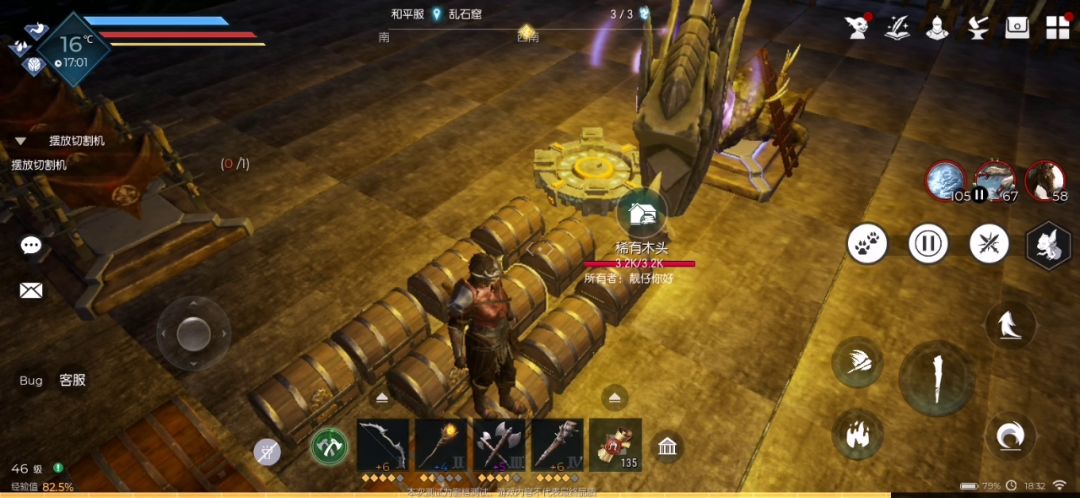Use the scroll item with 135 count
The image size is (1080, 498).
tap(616, 443)
